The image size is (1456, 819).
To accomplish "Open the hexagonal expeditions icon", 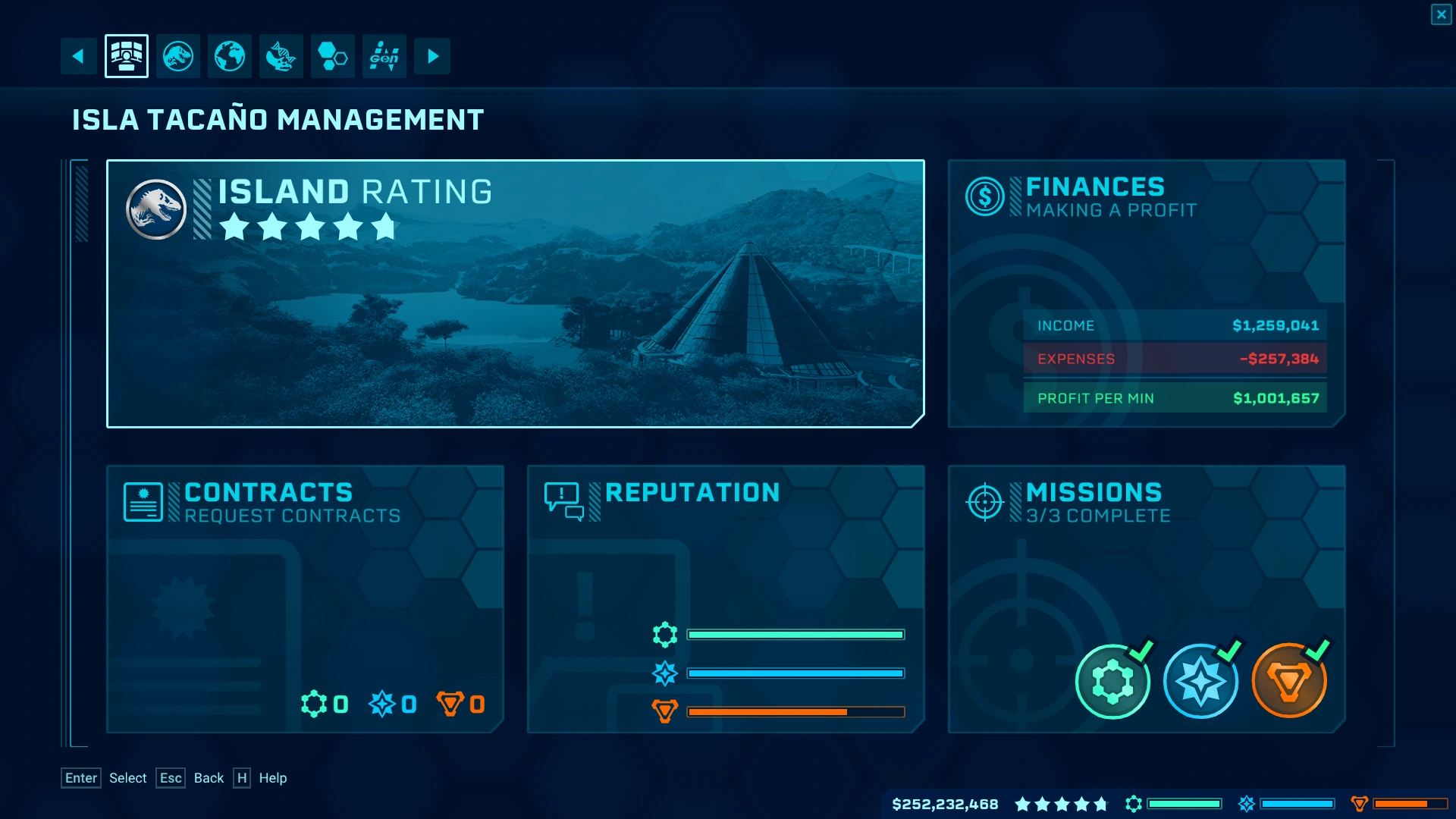I will pyautogui.click(x=332, y=55).
